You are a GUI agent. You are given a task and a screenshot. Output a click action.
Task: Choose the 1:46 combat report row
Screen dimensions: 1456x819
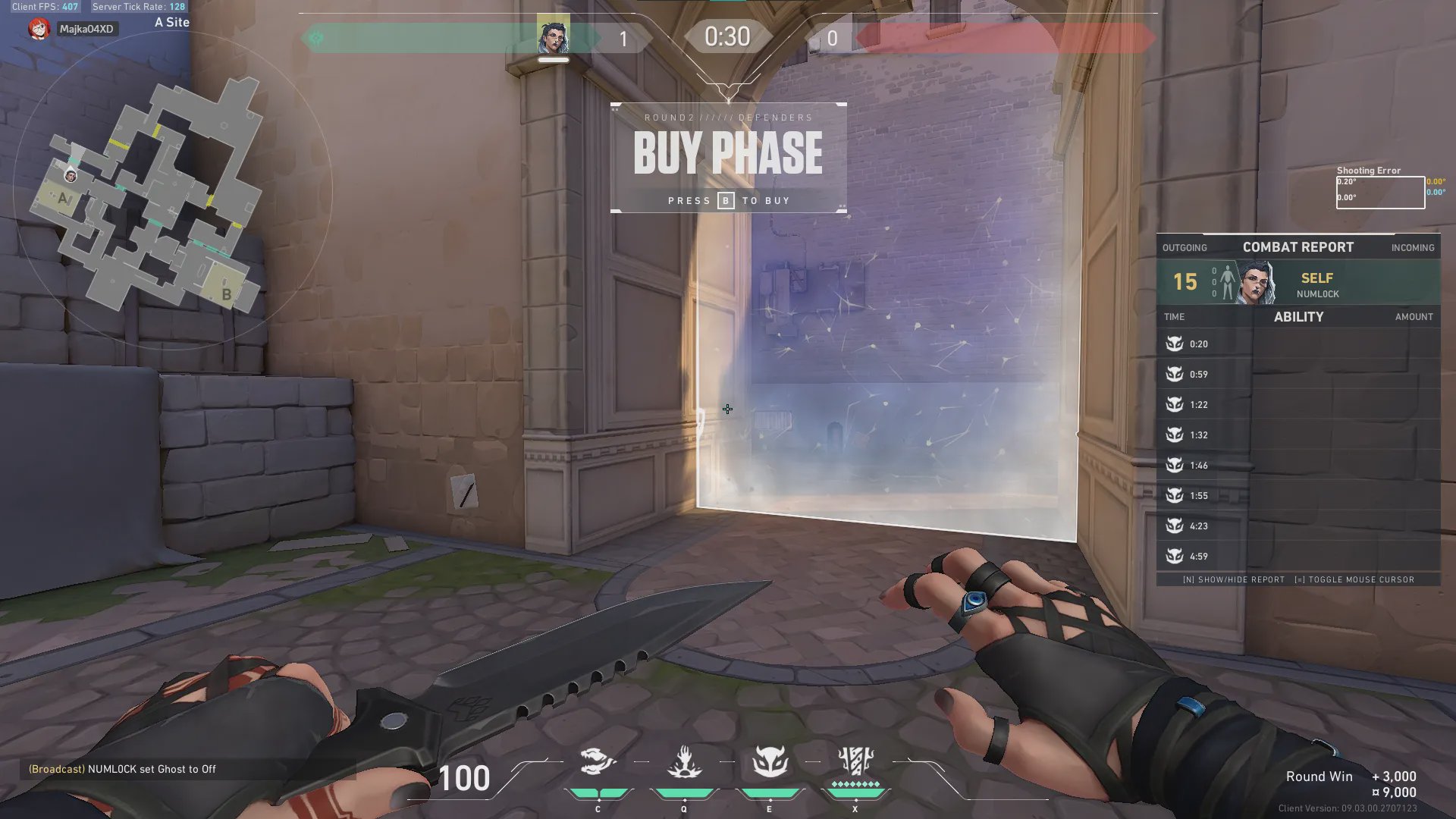click(1298, 466)
